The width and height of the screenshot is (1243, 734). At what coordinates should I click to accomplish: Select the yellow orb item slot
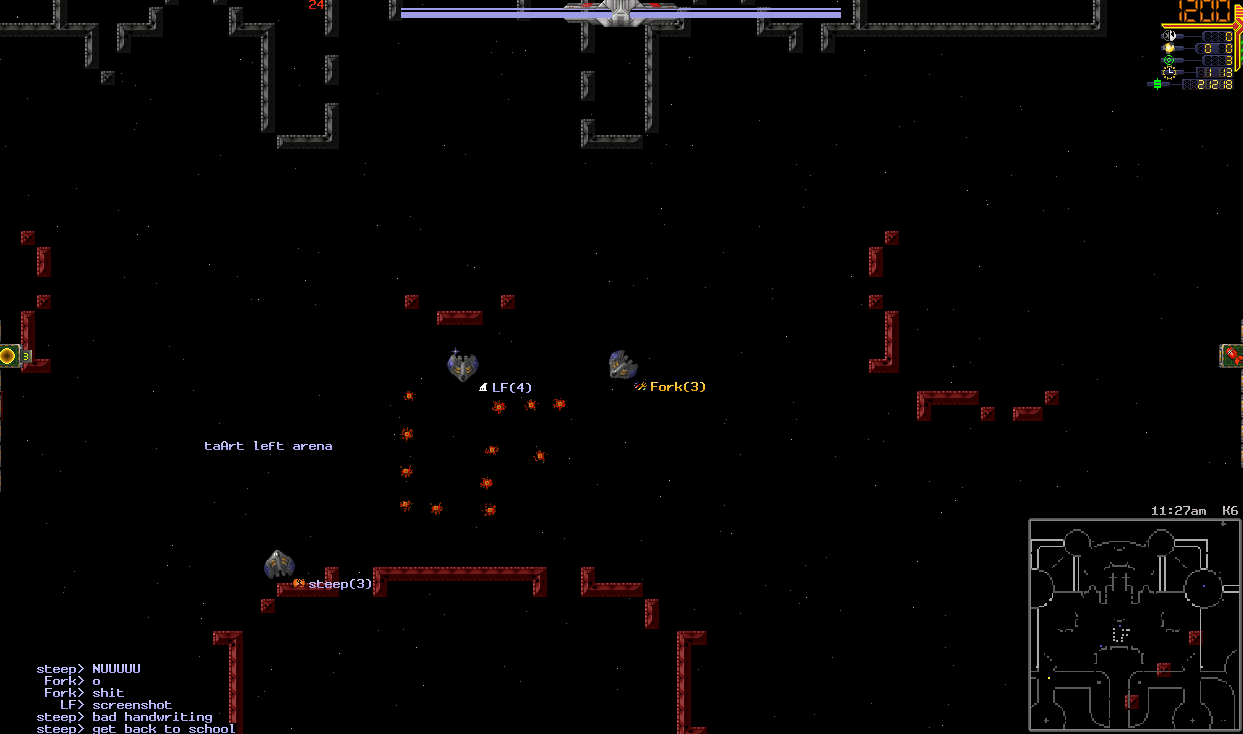pyautogui.click(x=9, y=355)
